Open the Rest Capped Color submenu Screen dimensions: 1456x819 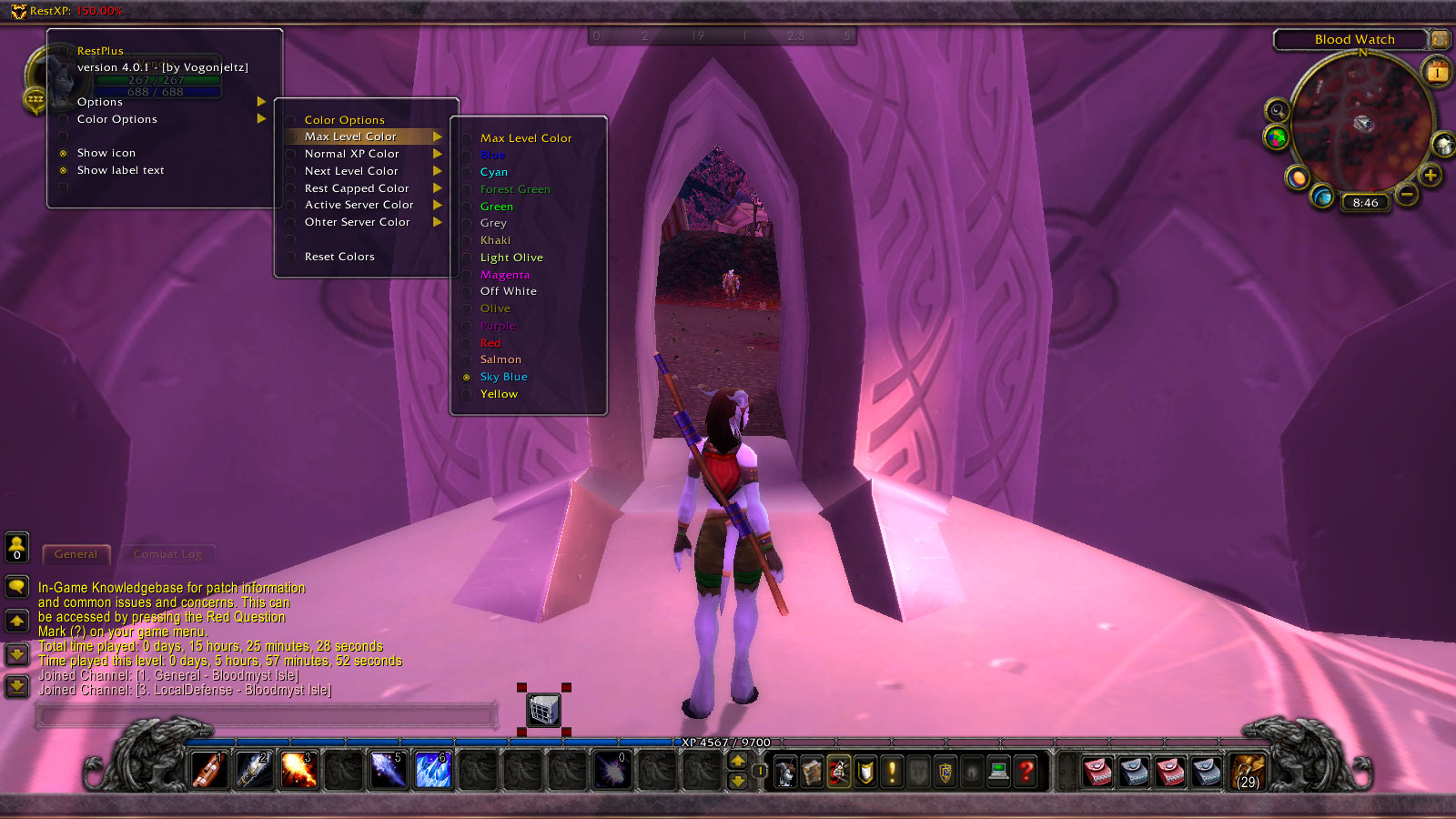point(357,188)
